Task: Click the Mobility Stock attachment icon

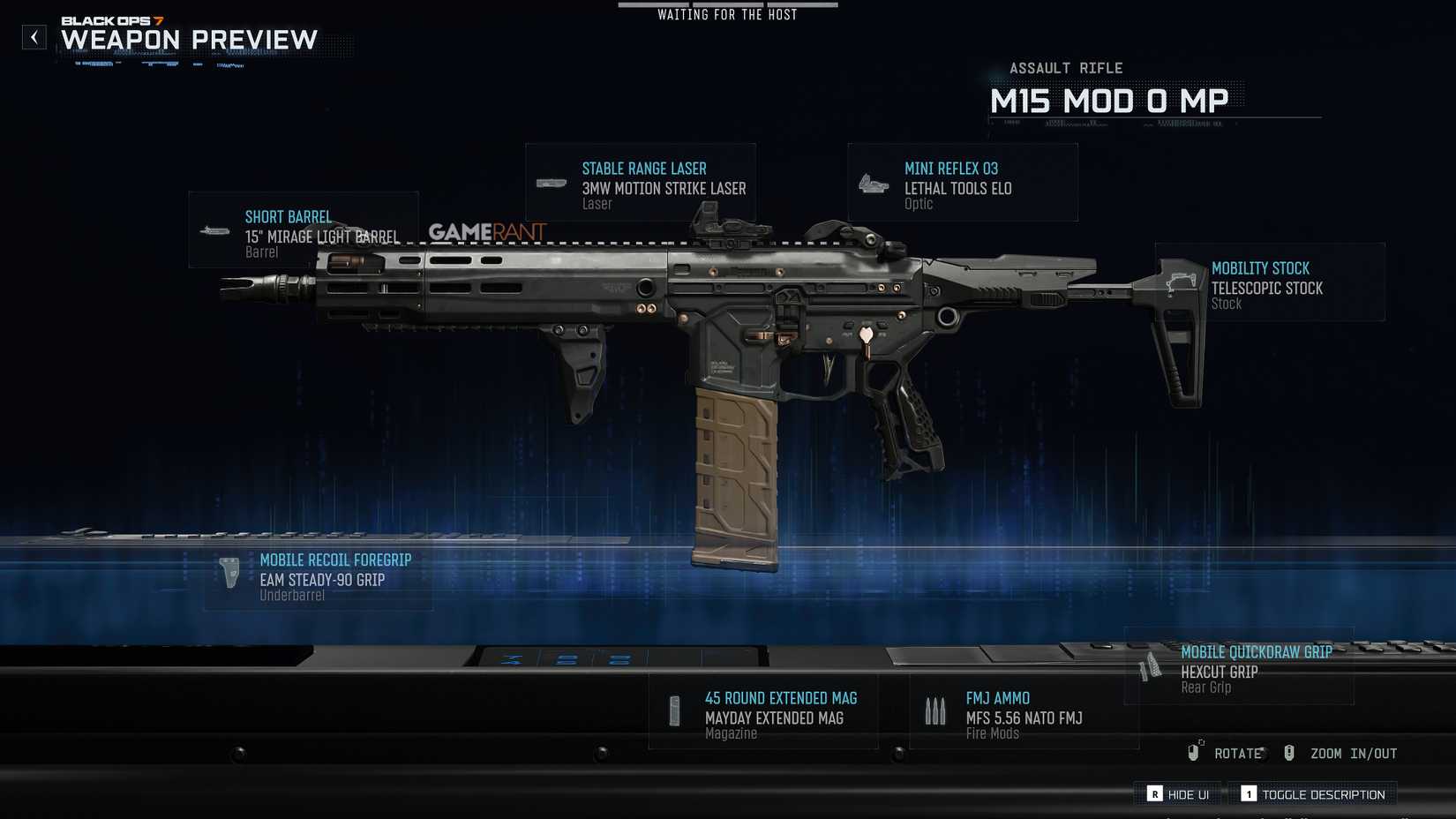Action: tap(1182, 282)
